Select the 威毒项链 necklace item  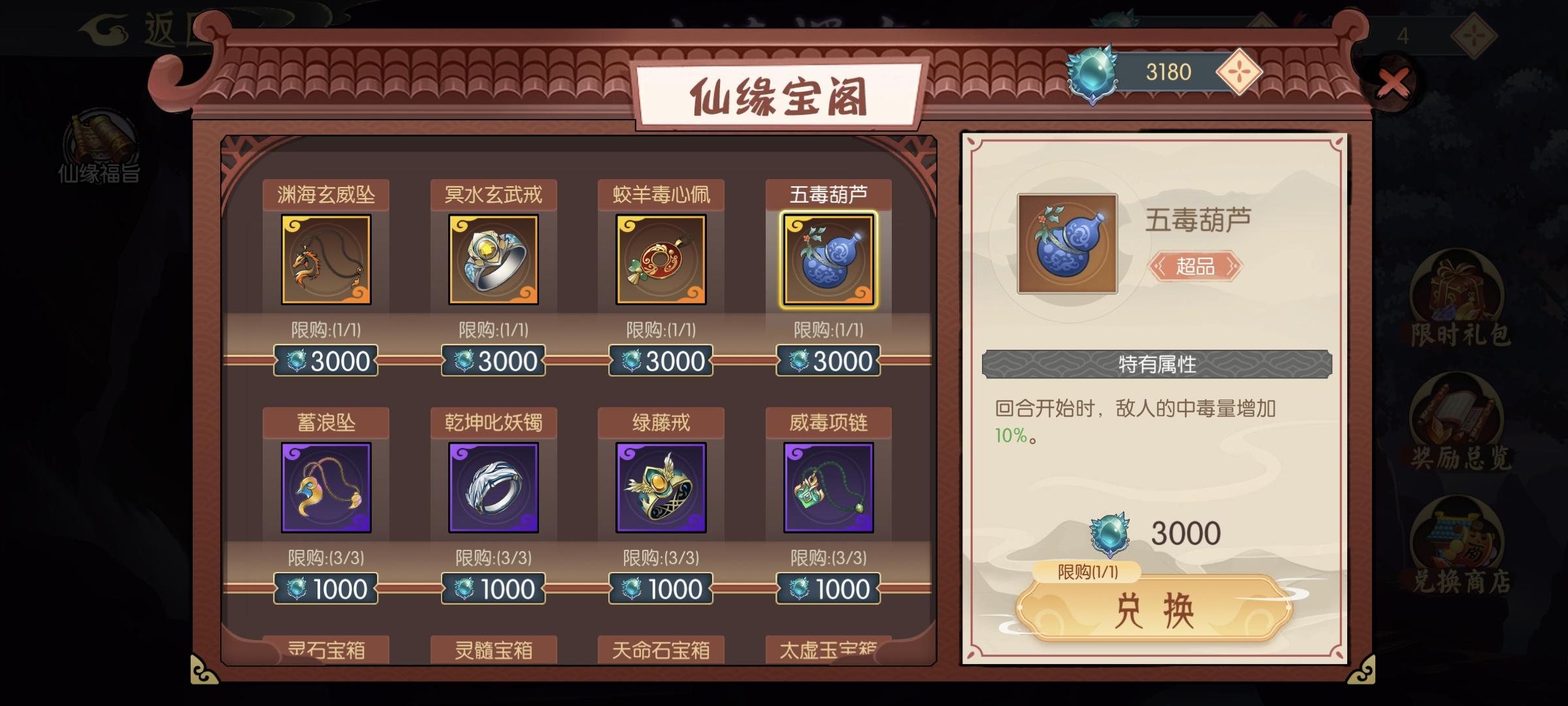click(828, 487)
